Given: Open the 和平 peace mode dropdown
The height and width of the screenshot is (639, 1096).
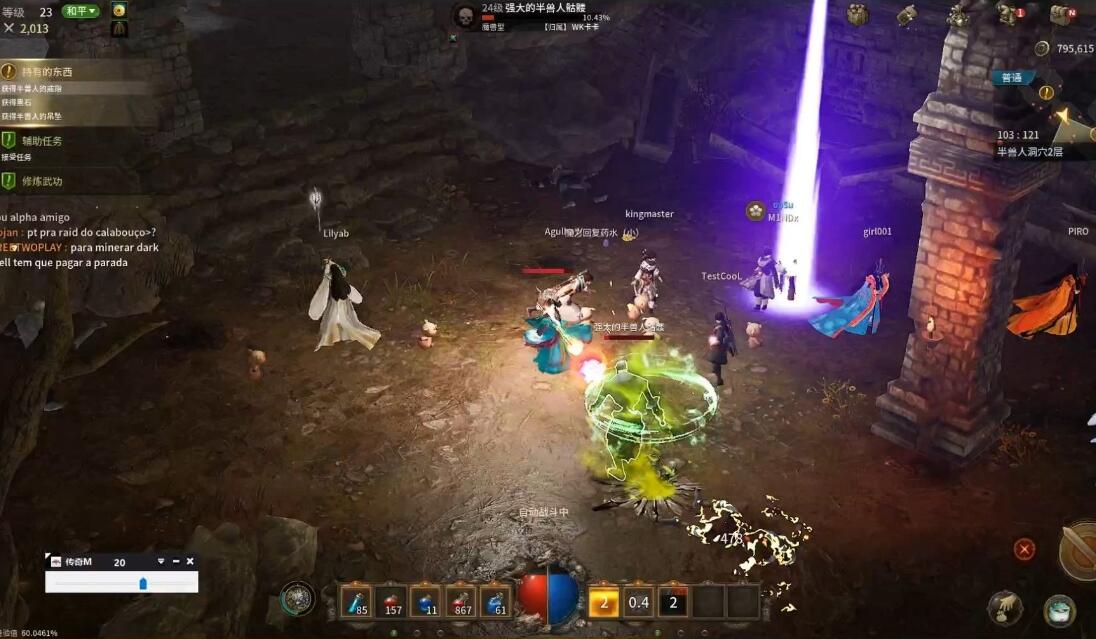Looking at the screenshot, I should [x=81, y=11].
